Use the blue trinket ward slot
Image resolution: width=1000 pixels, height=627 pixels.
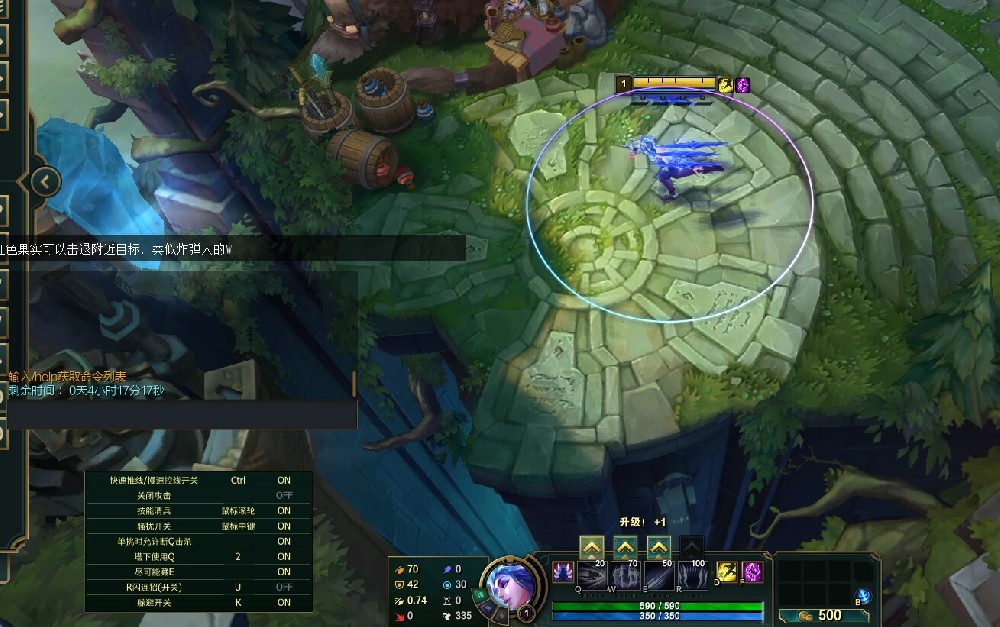(864, 595)
